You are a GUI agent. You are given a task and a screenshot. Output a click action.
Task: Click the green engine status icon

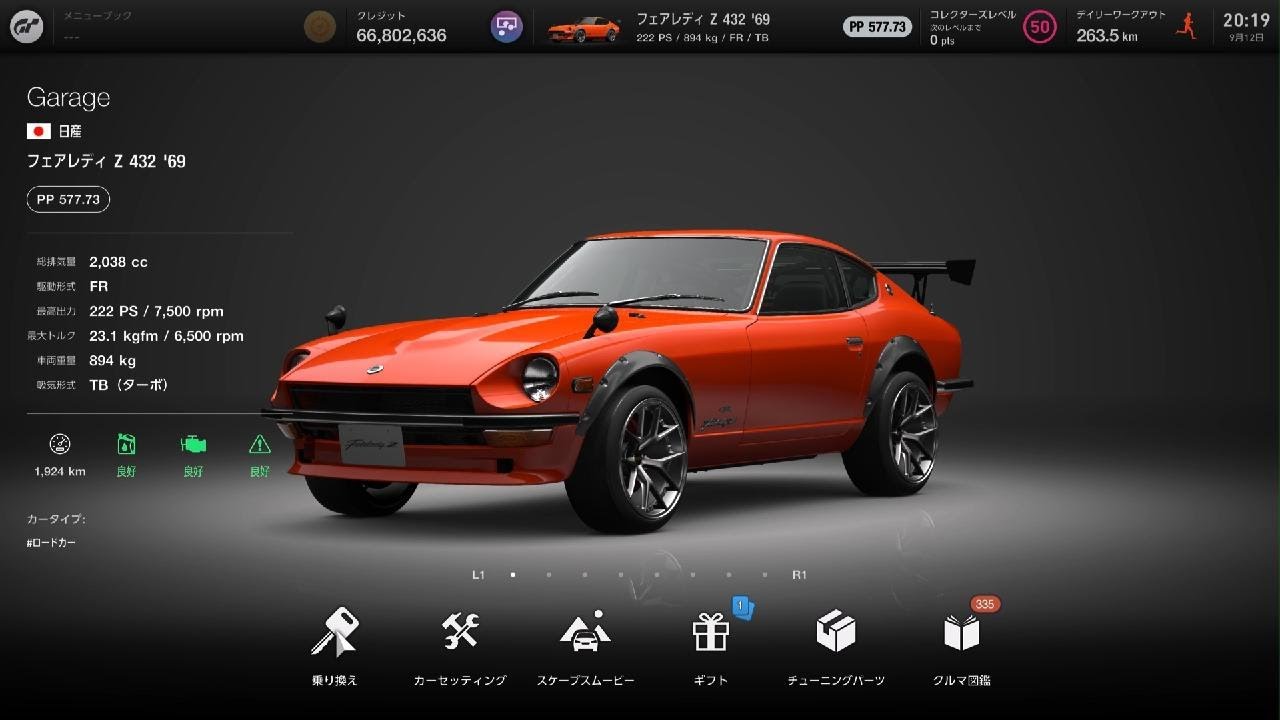point(192,445)
